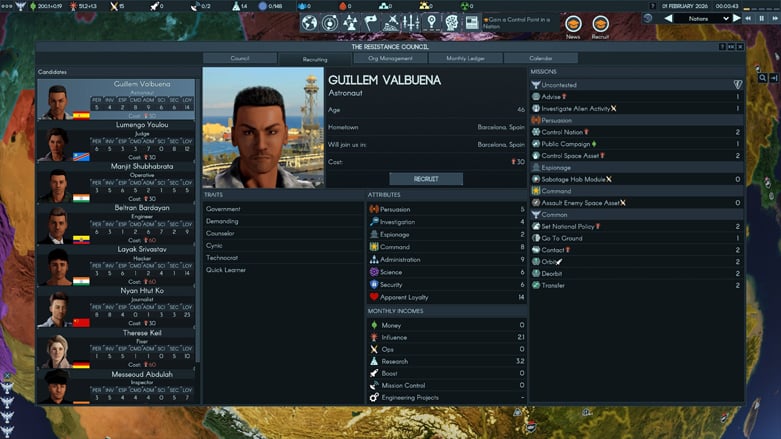The height and width of the screenshot is (439, 781).
Task: Click the Recruit notification icon
Action: [x=600, y=24]
